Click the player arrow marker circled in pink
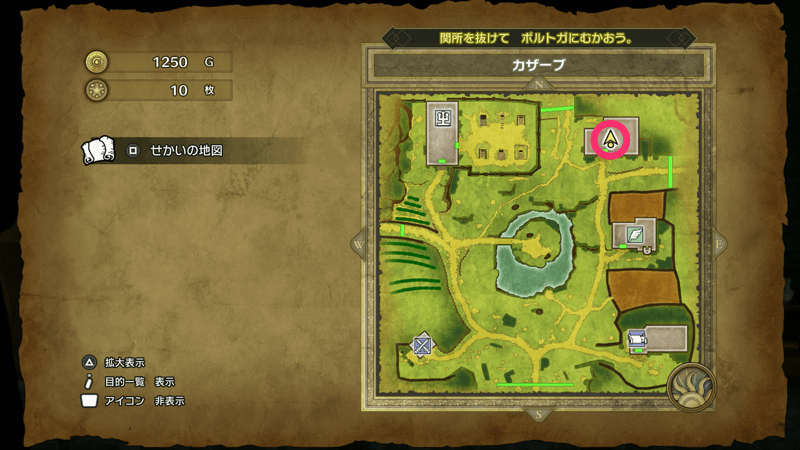This screenshot has height=450, width=800. [608, 139]
